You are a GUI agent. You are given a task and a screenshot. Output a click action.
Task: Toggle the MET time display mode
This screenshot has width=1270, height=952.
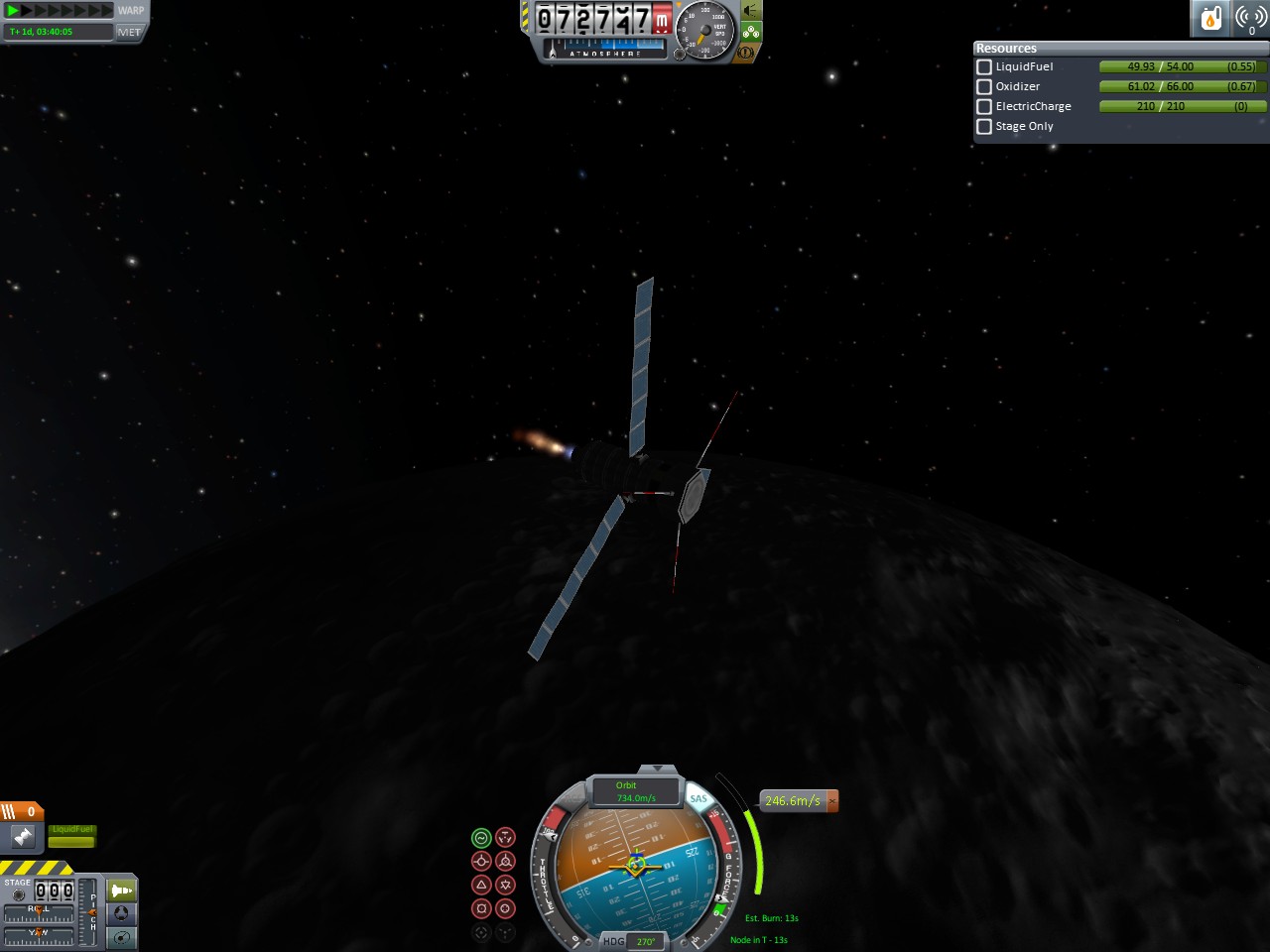[130, 32]
